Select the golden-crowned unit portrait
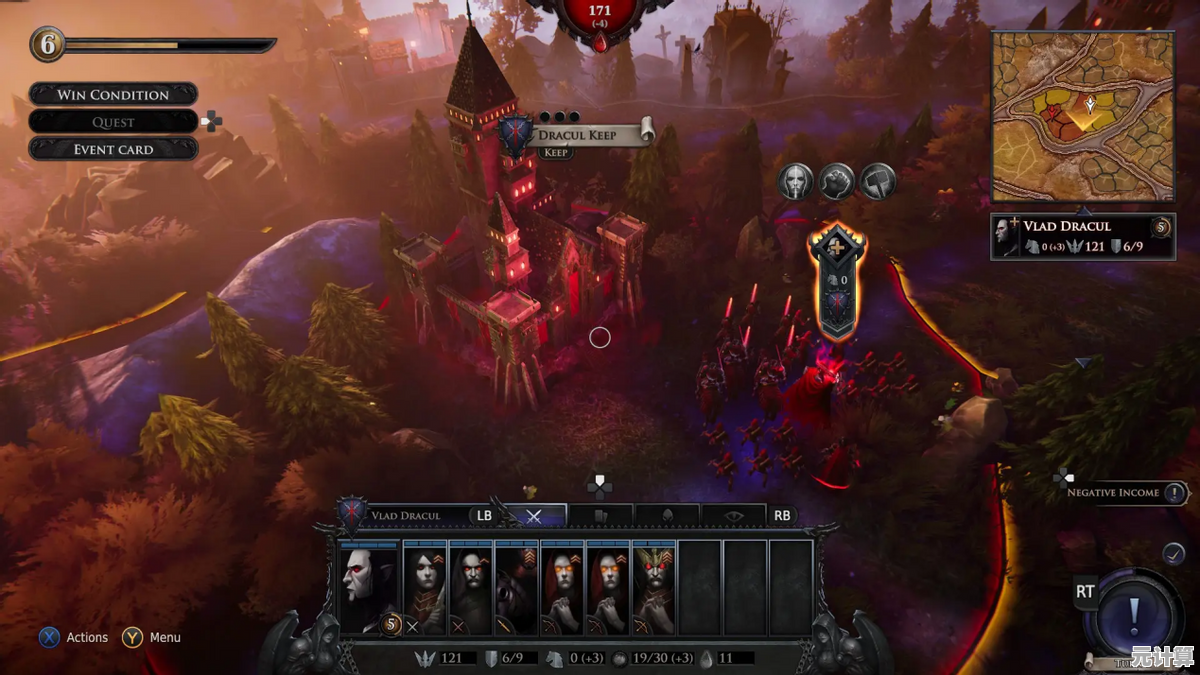 pyautogui.click(x=654, y=588)
